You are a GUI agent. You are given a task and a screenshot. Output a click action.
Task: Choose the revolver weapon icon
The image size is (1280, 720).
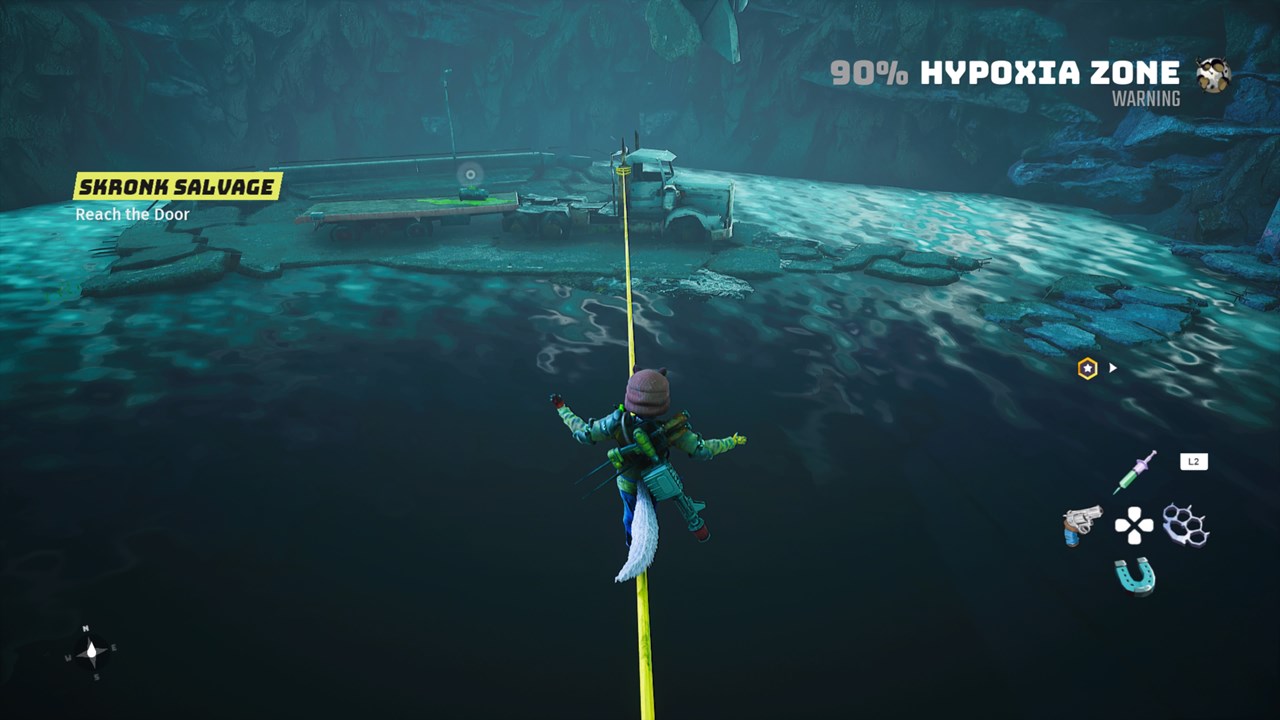(x=1082, y=524)
